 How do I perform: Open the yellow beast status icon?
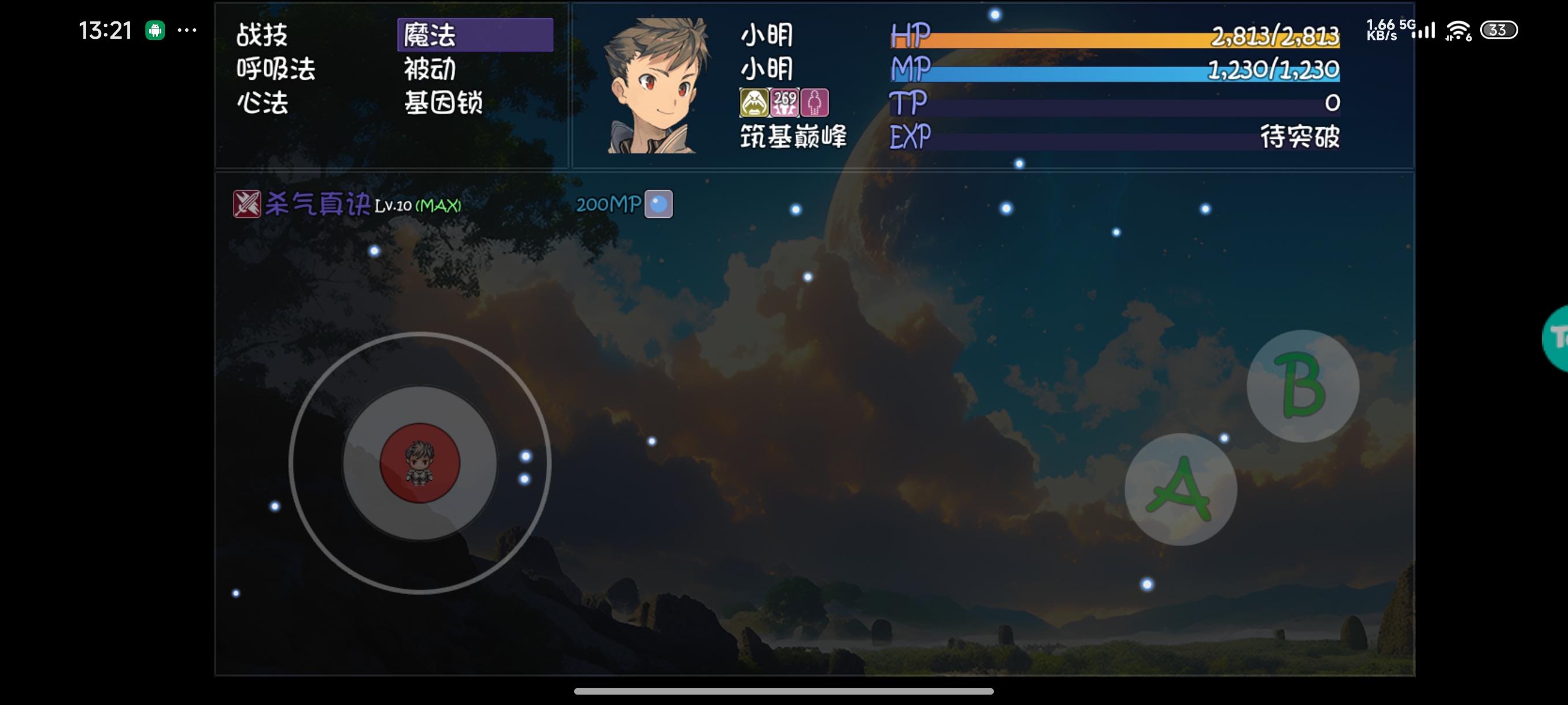753,103
